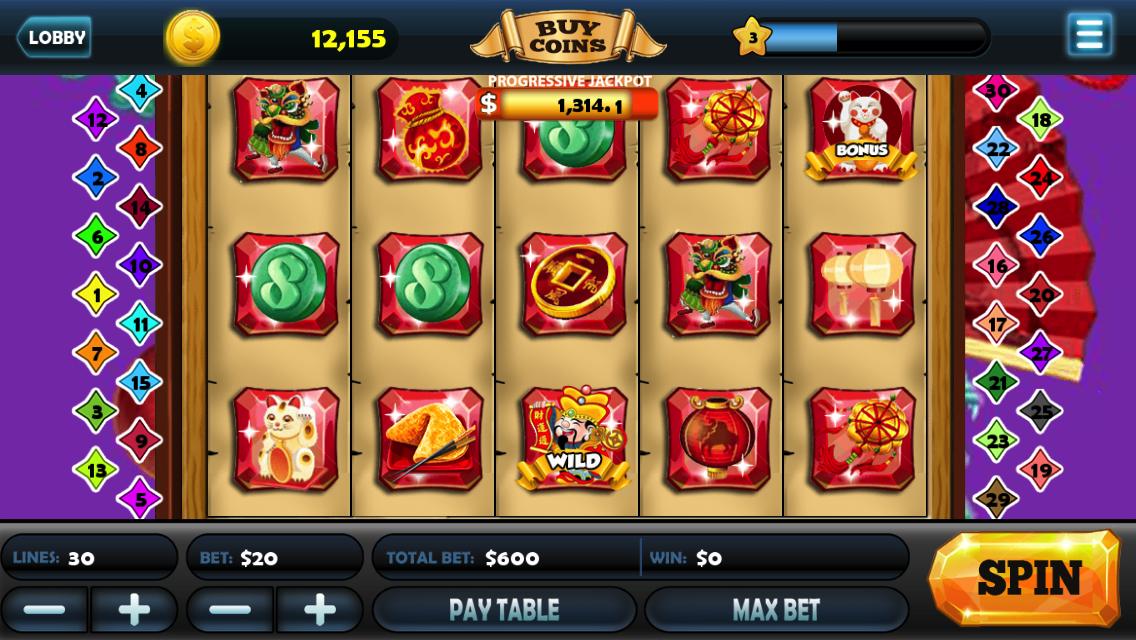Set the Max Bet
Viewport: 1136px width, 640px height.
coord(776,609)
